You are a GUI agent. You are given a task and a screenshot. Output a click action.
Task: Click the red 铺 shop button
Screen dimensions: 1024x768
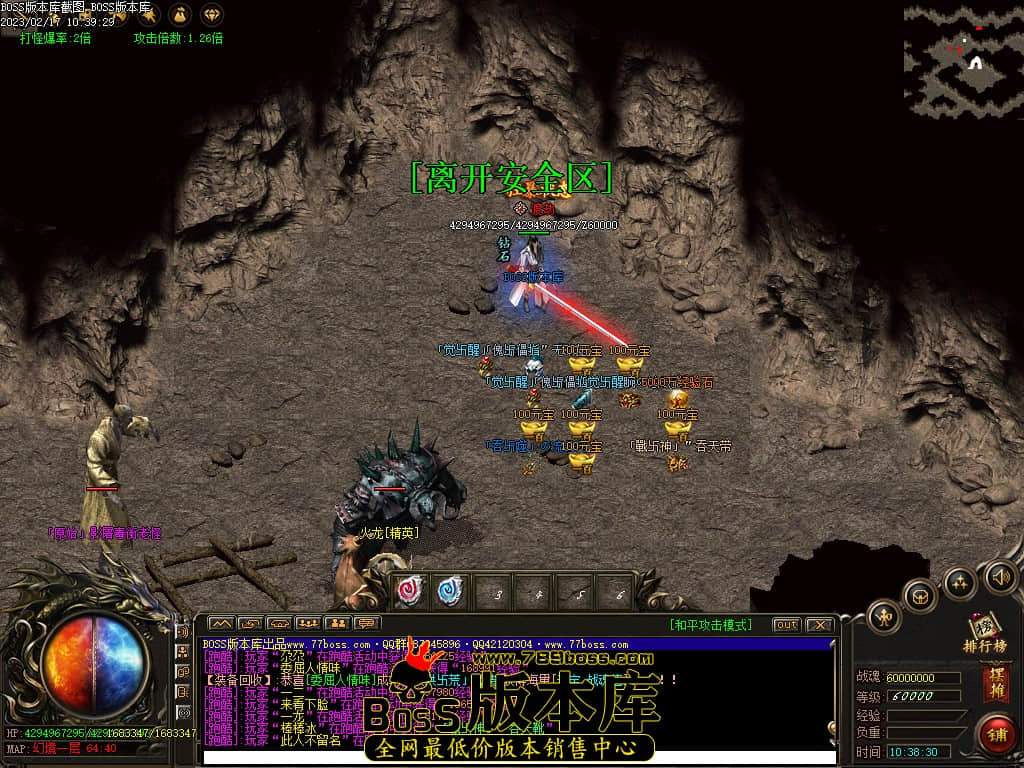[996, 733]
